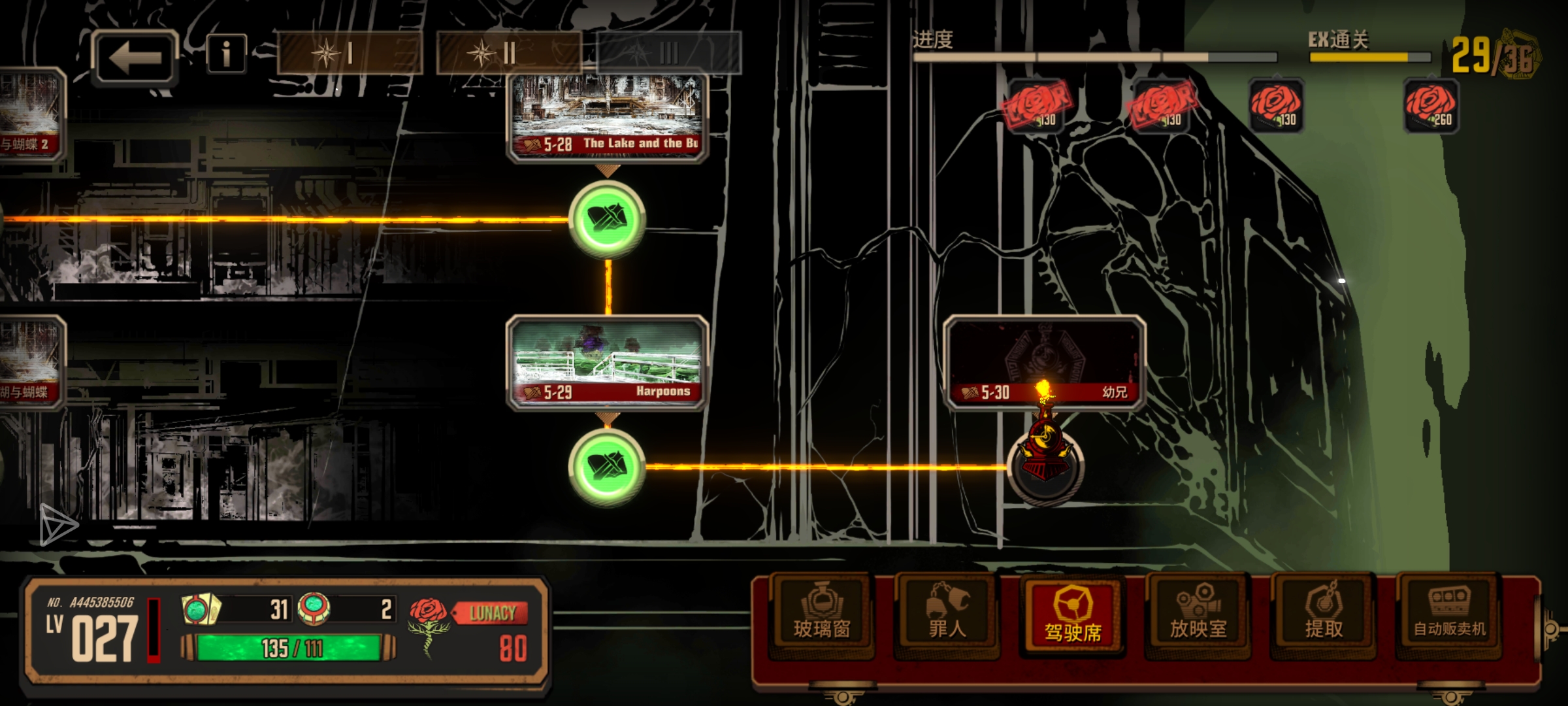Image resolution: width=1568 pixels, height=706 pixels.
Task: Click the green node under stage 5-29
Action: coord(608,466)
